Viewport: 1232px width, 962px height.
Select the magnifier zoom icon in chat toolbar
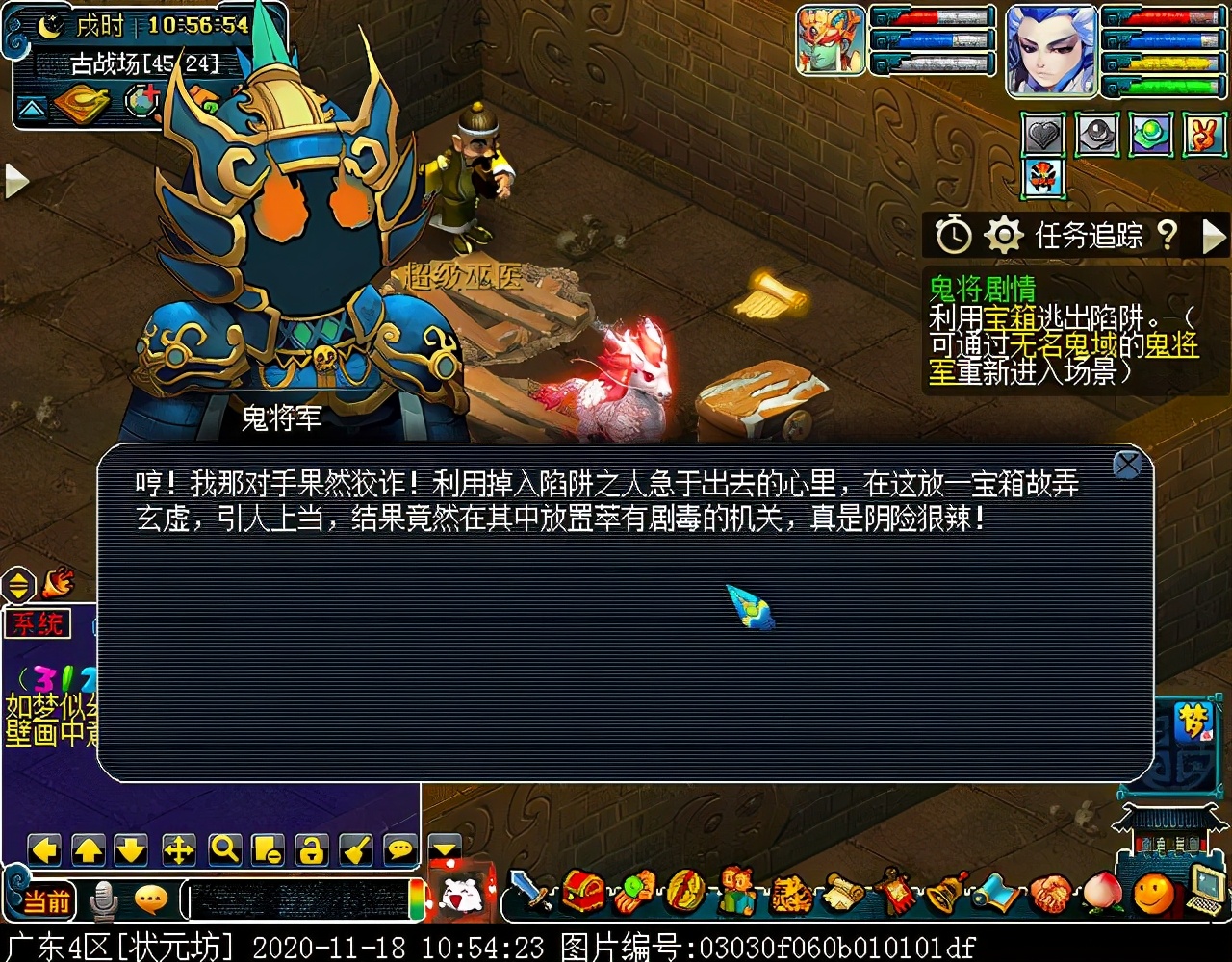point(226,850)
